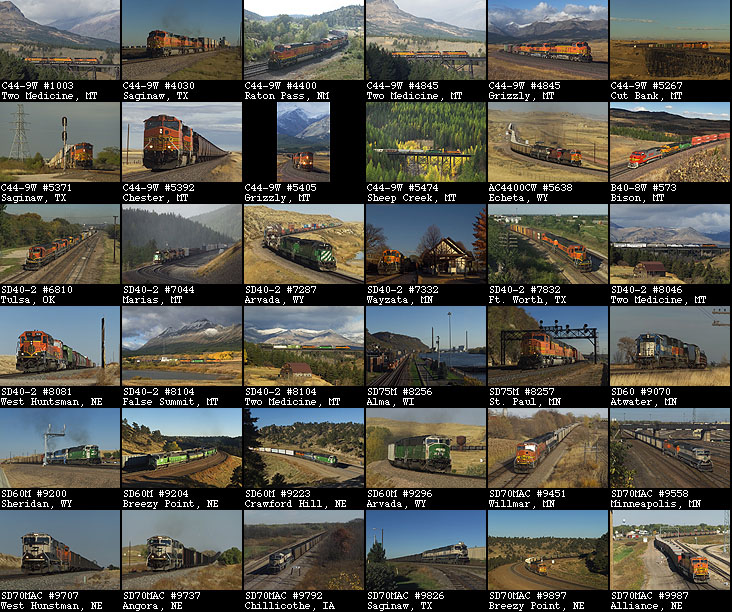Select the SD60M #9223 Crawford Hill image
Image resolution: width=732 pixels, height=612 pixels.
click(303, 448)
